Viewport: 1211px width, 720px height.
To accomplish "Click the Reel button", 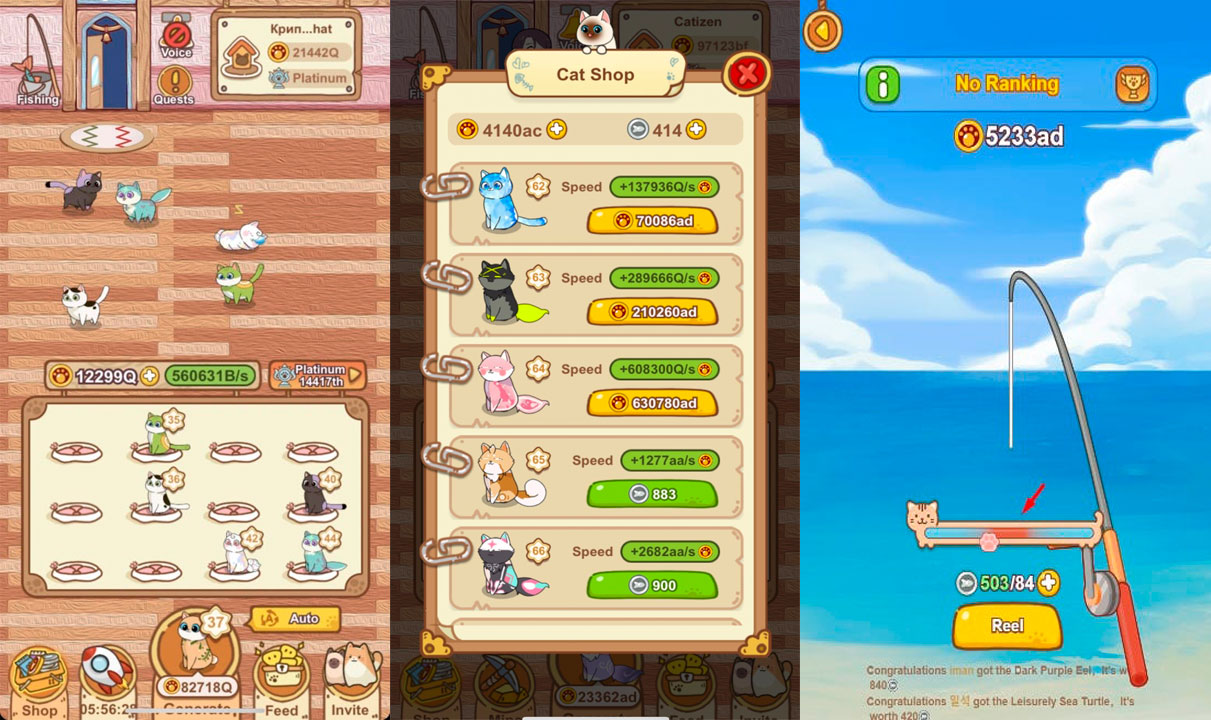I will 1006,626.
